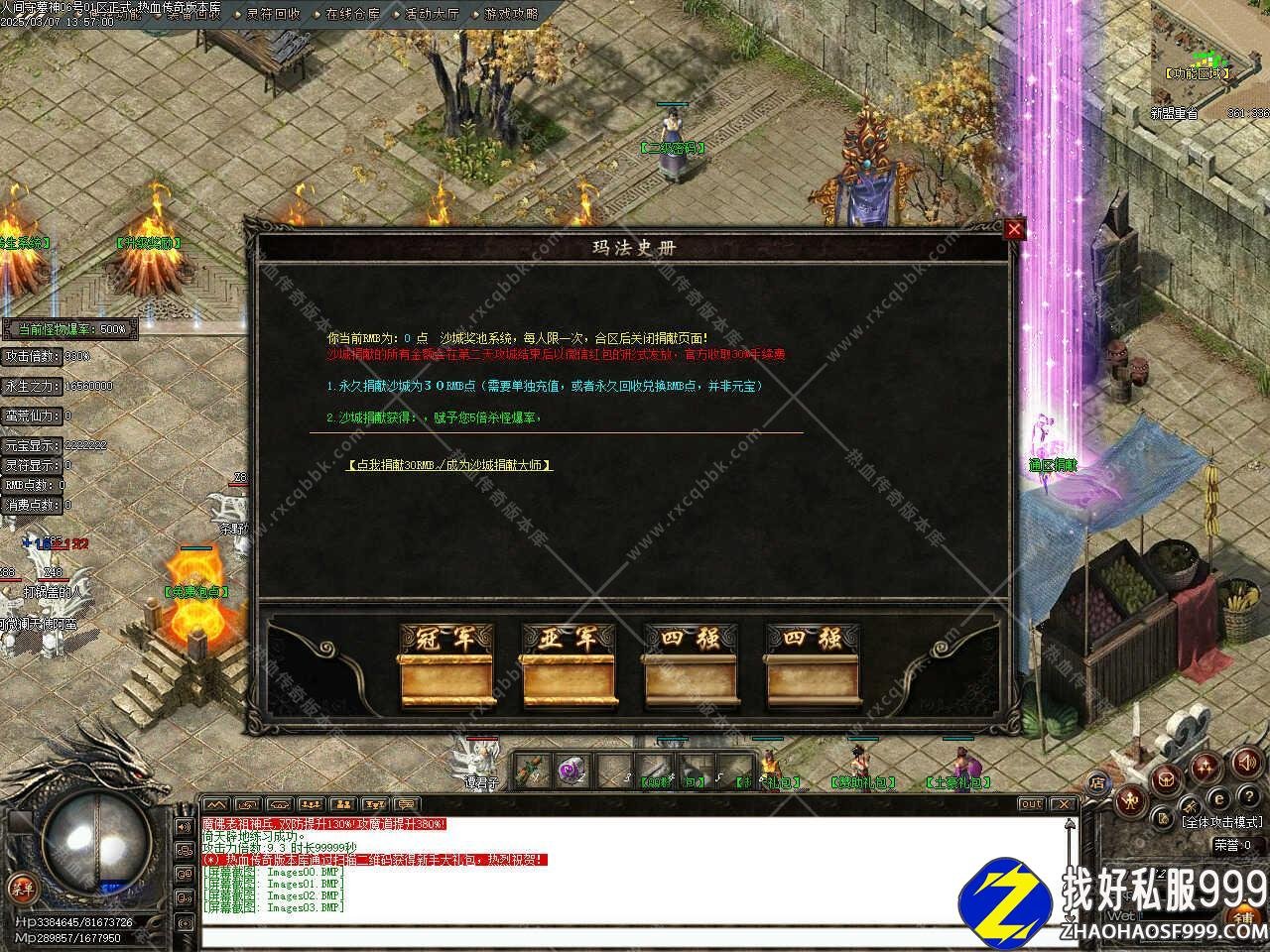1270x952 pixels.
Task: Close the chat panel with X
Action: click(x=1064, y=804)
